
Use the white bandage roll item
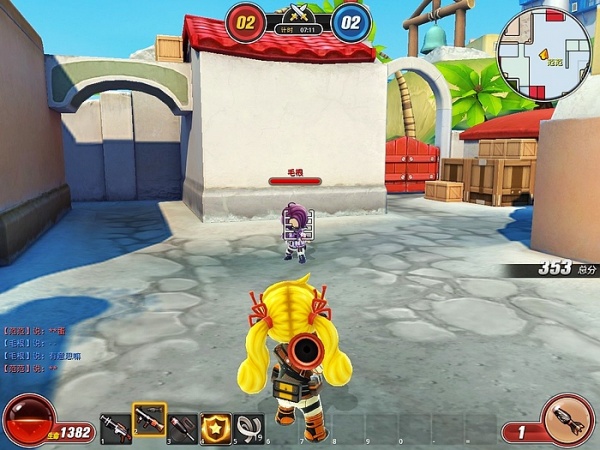click(250, 427)
